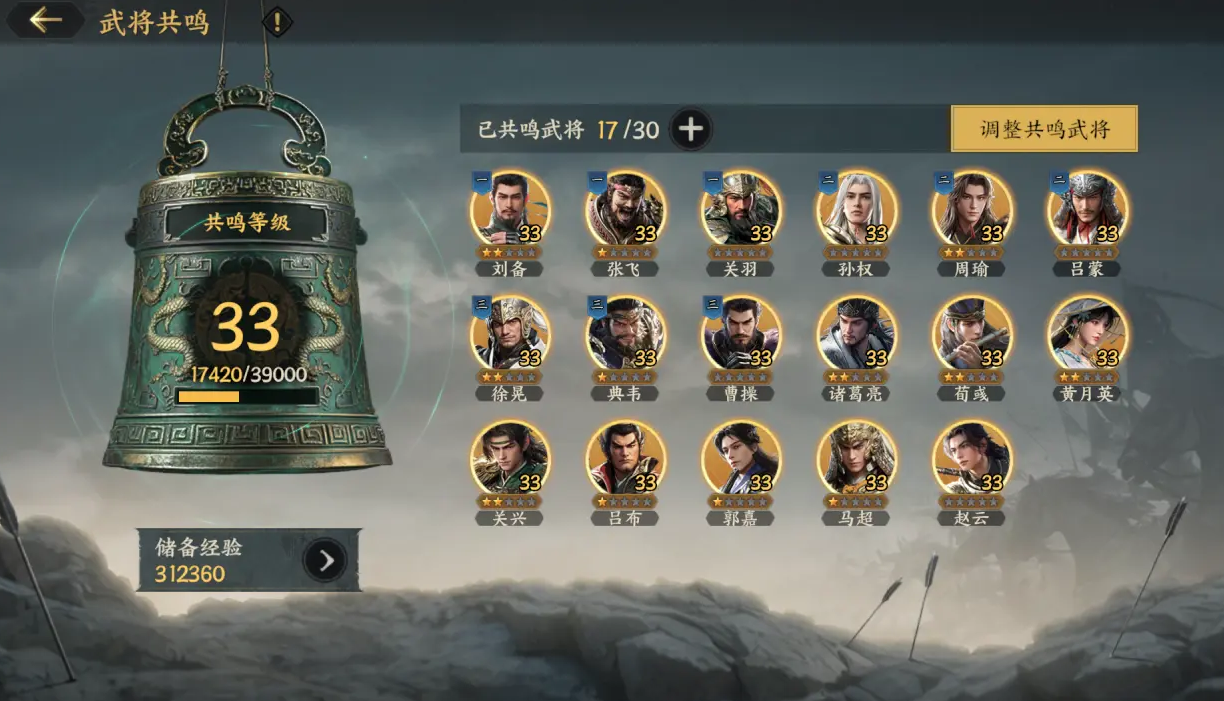Select hero 吕蒙 portrait
Screen dimensions: 1224x701
(1087, 210)
